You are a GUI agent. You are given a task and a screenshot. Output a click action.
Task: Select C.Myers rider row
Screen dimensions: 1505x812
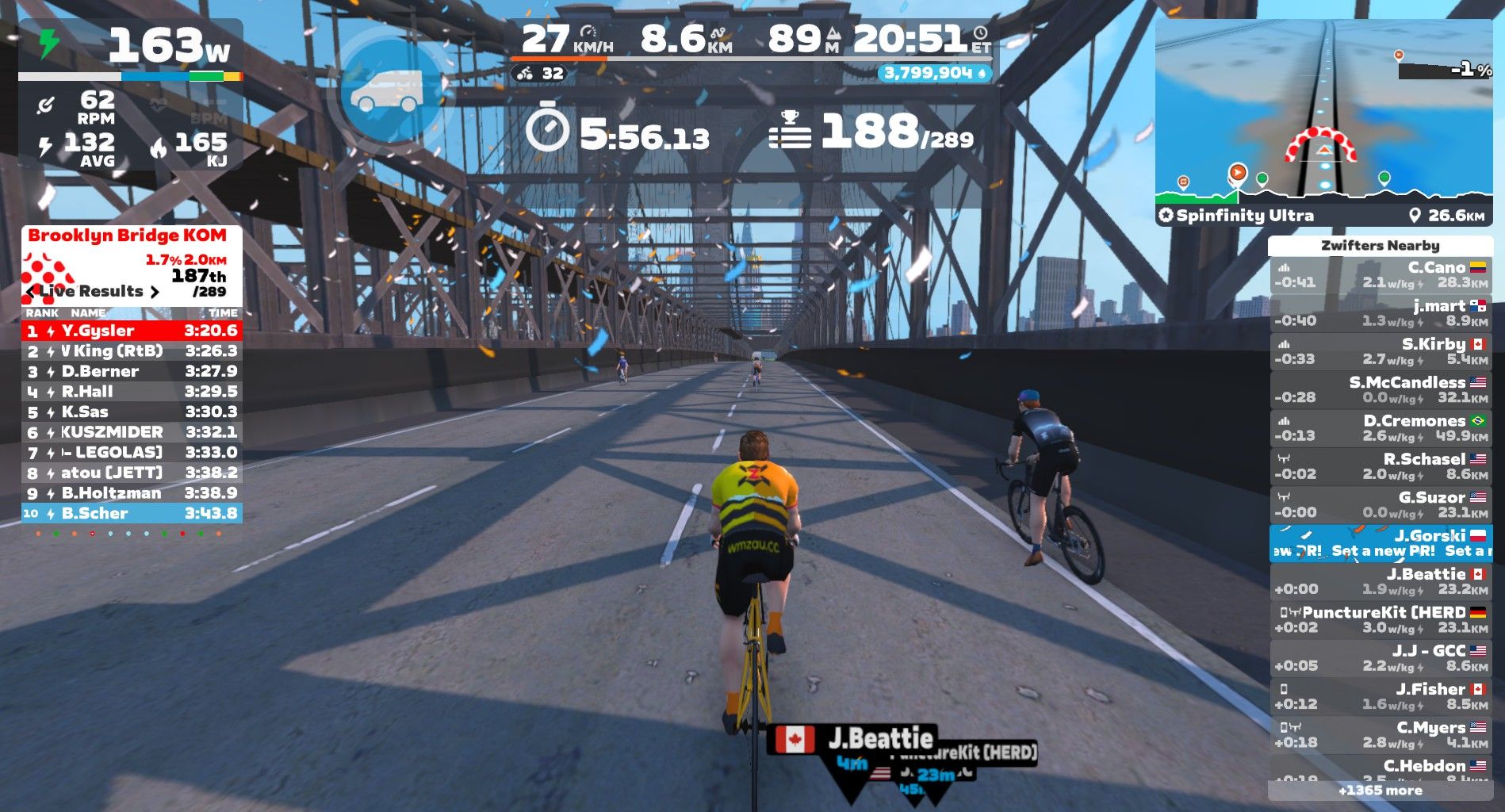coord(1381,734)
